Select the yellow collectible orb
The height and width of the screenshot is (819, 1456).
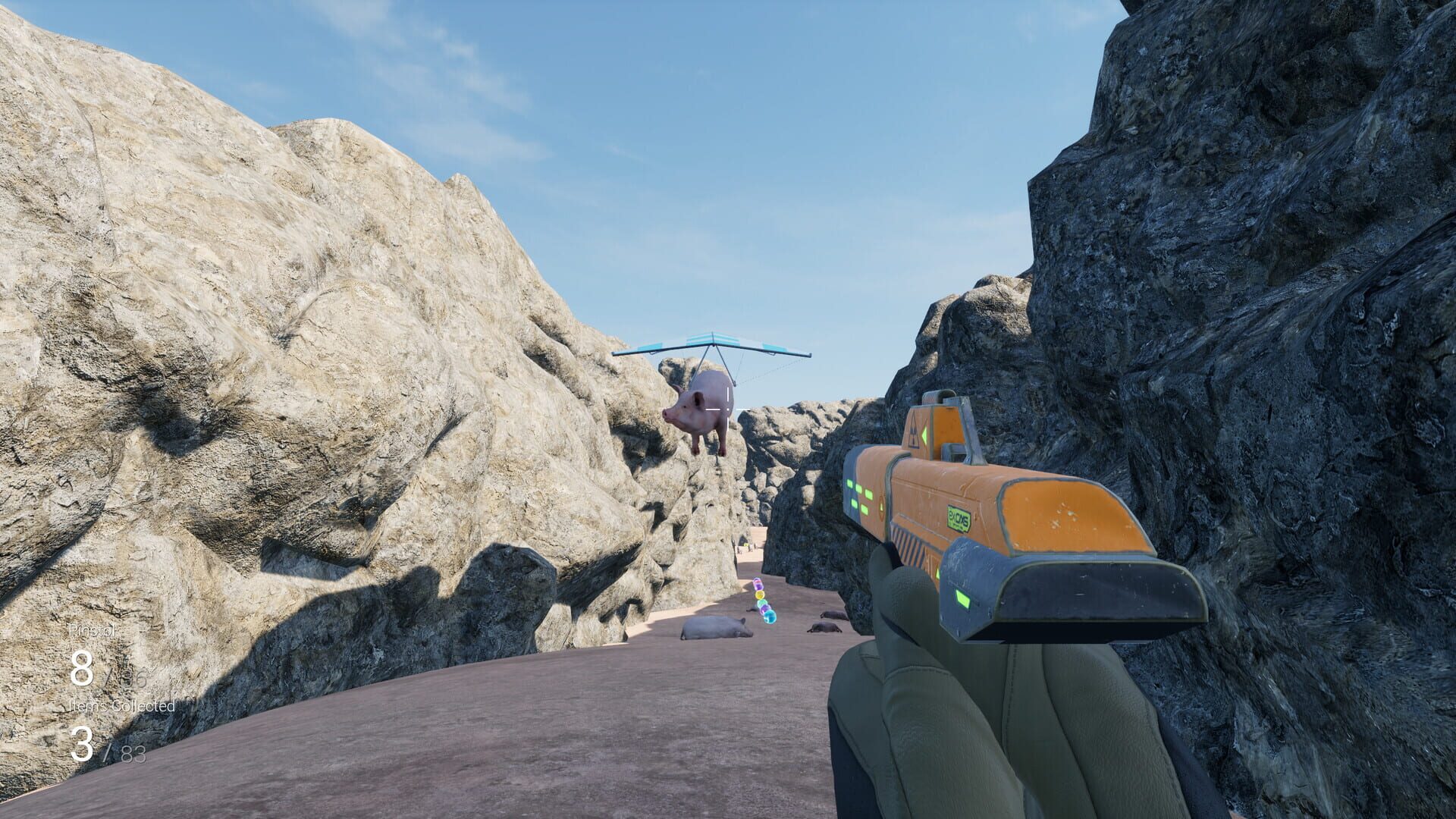pyautogui.click(x=760, y=594)
